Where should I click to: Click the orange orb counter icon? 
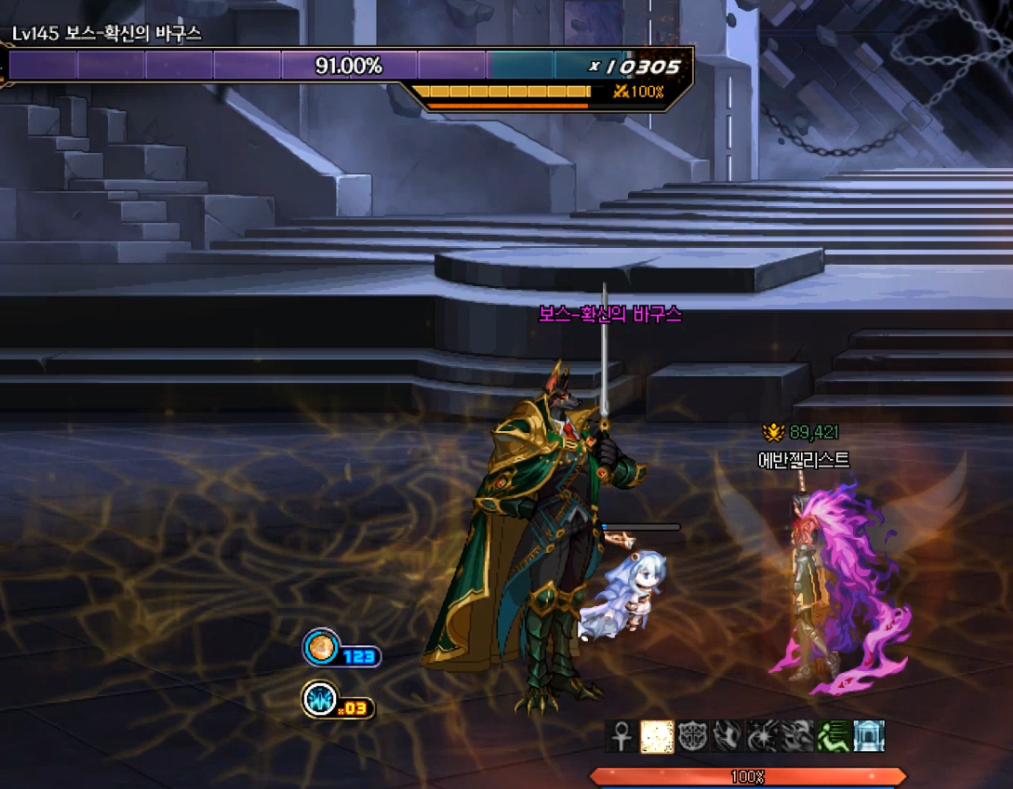[321, 648]
